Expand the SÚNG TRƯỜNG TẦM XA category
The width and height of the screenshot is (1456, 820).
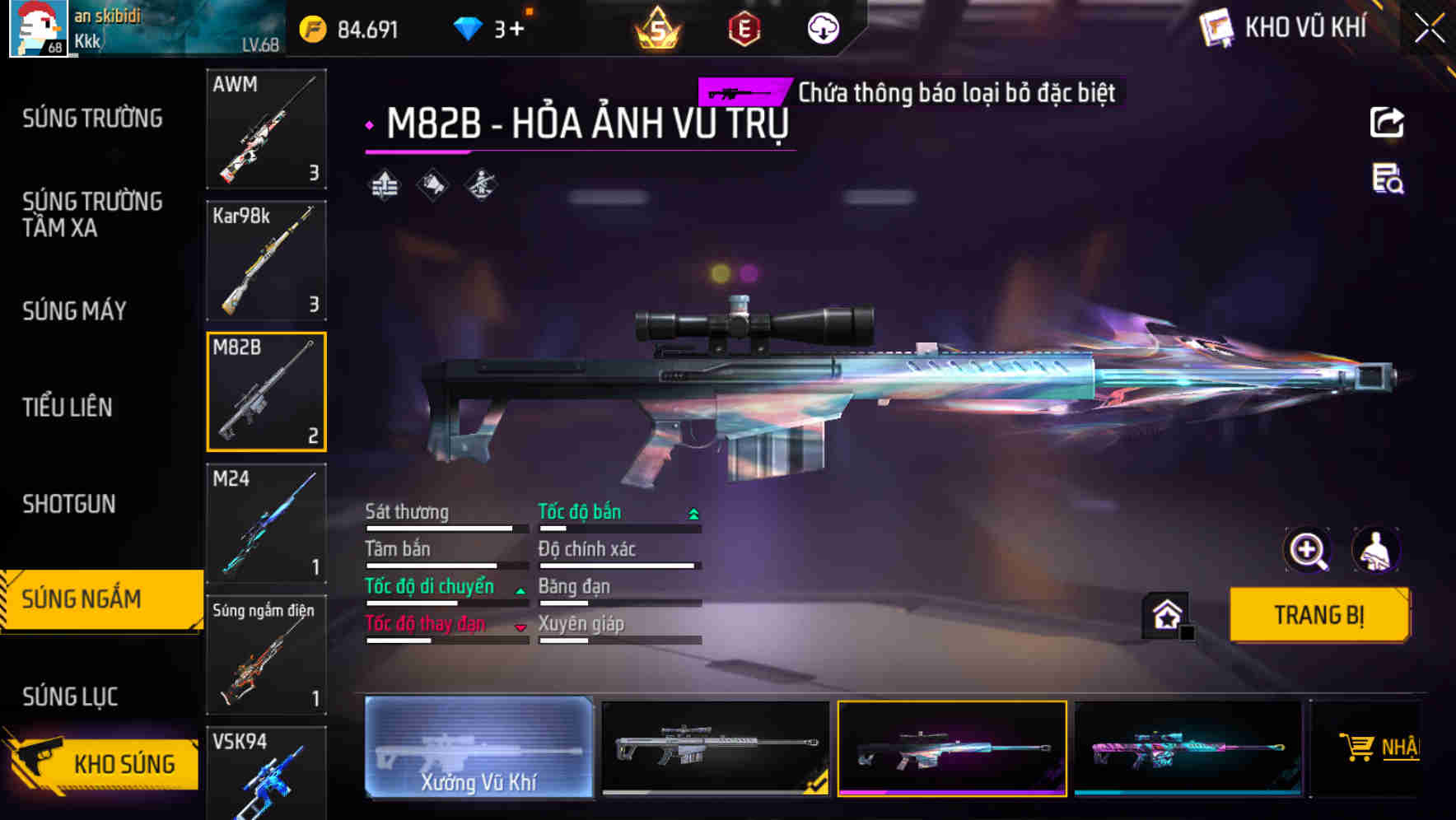[x=91, y=215]
